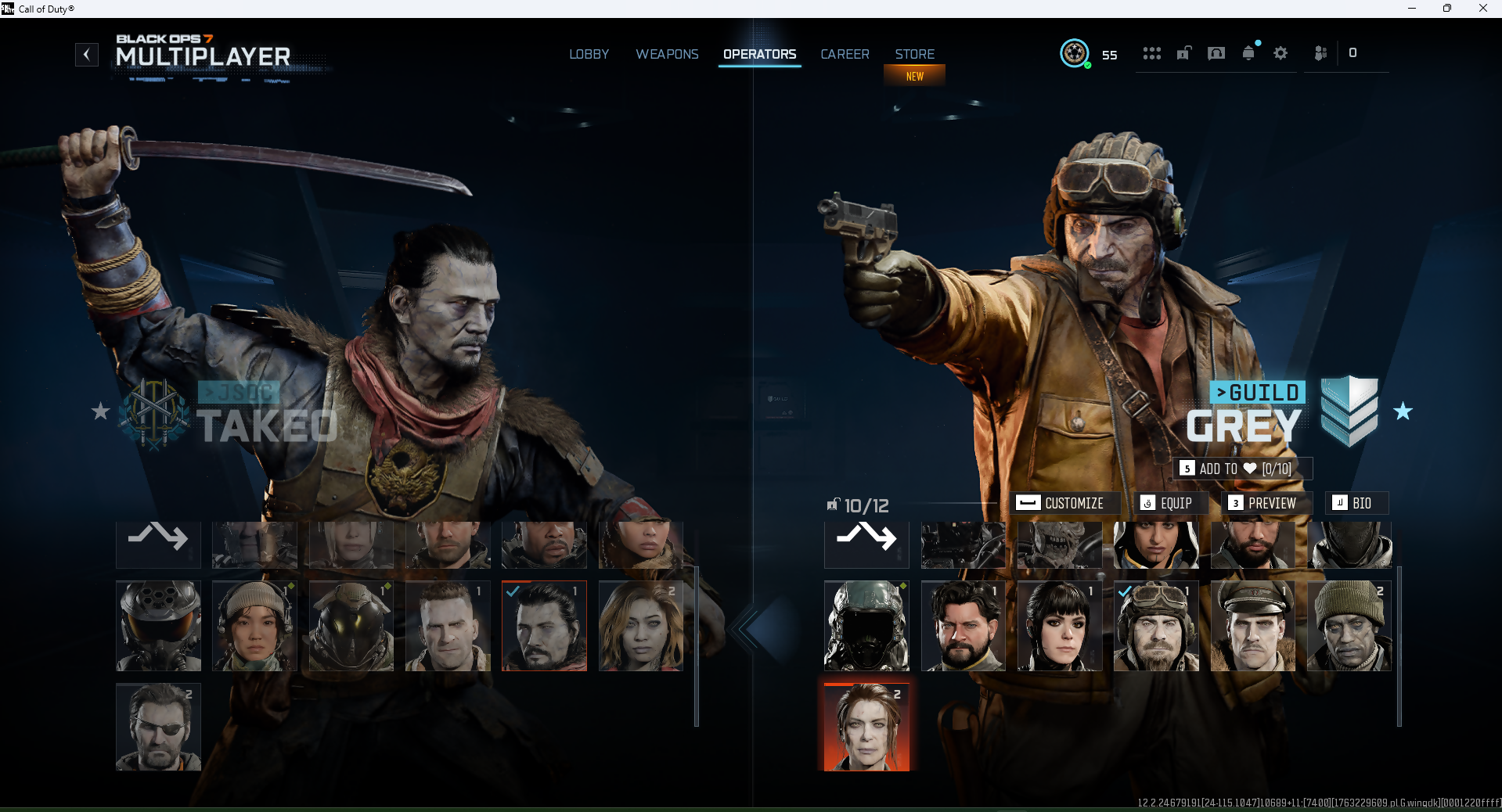This screenshot has width=1502, height=812.
Task: Open the settings gear icon
Action: pos(1280,53)
